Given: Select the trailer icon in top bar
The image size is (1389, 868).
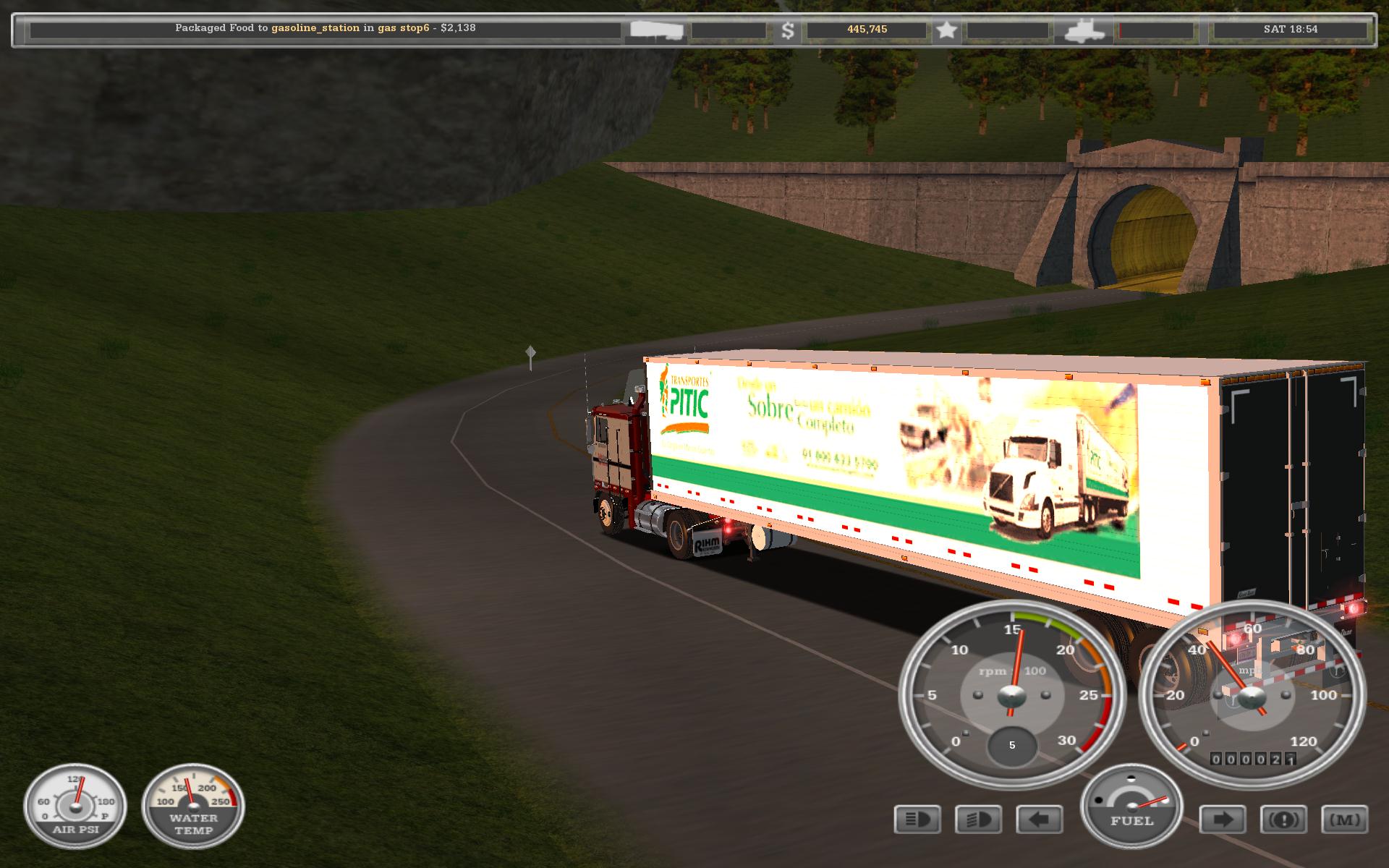Looking at the screenshot, I should pos(656,30).
